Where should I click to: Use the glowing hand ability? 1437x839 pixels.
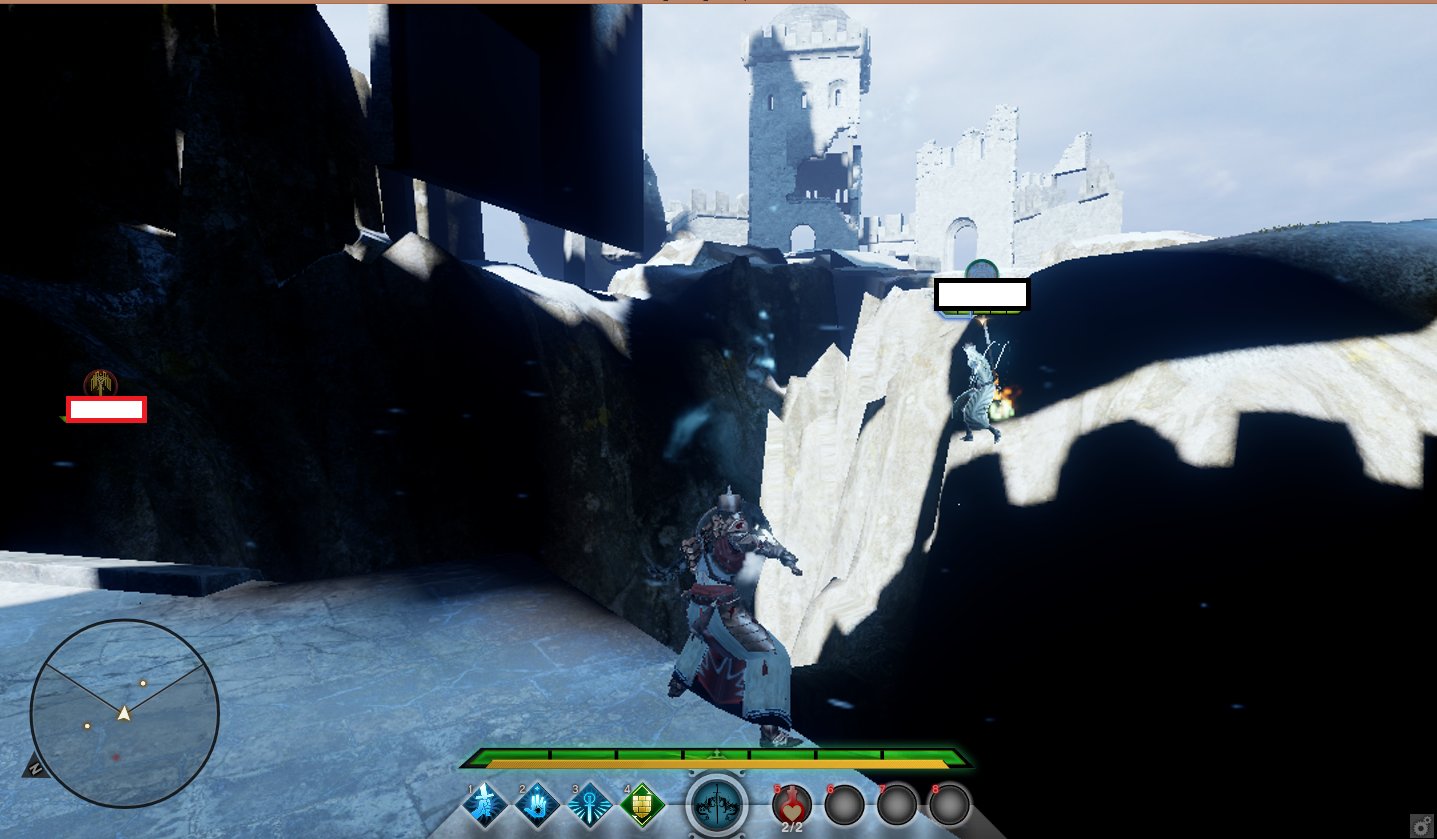538,803
